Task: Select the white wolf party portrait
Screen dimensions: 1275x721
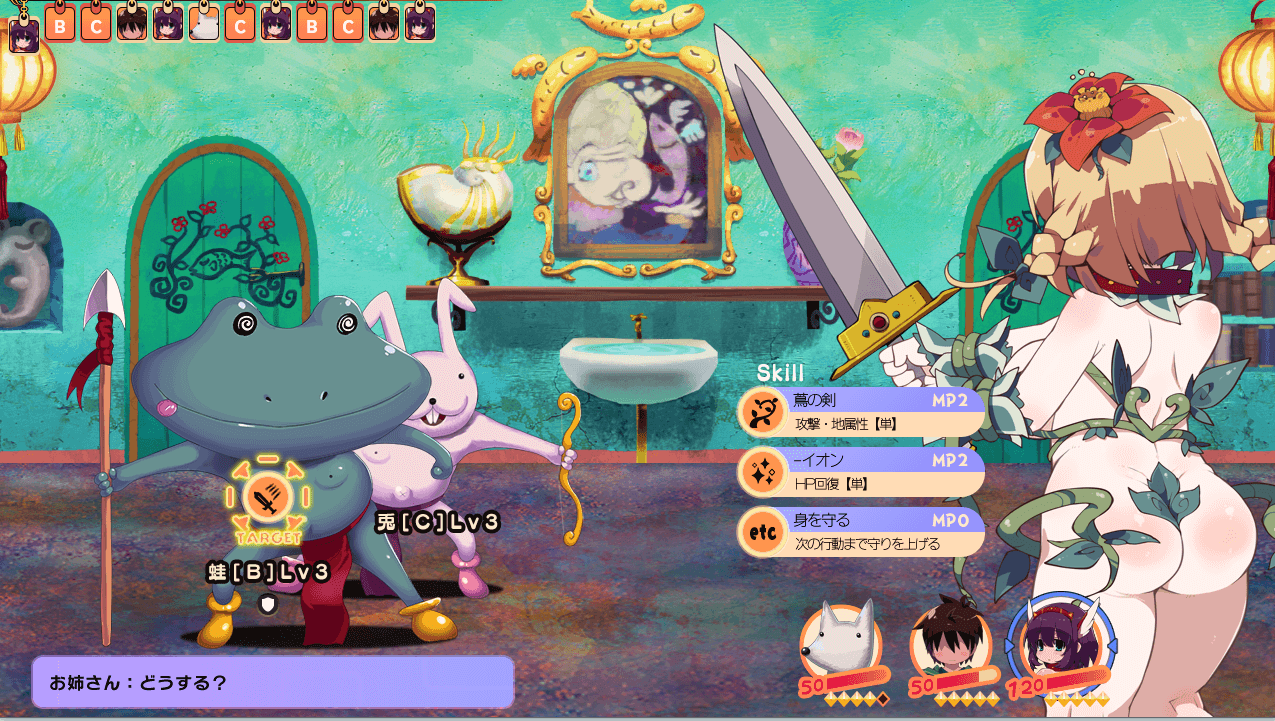Action: (840, 642)
